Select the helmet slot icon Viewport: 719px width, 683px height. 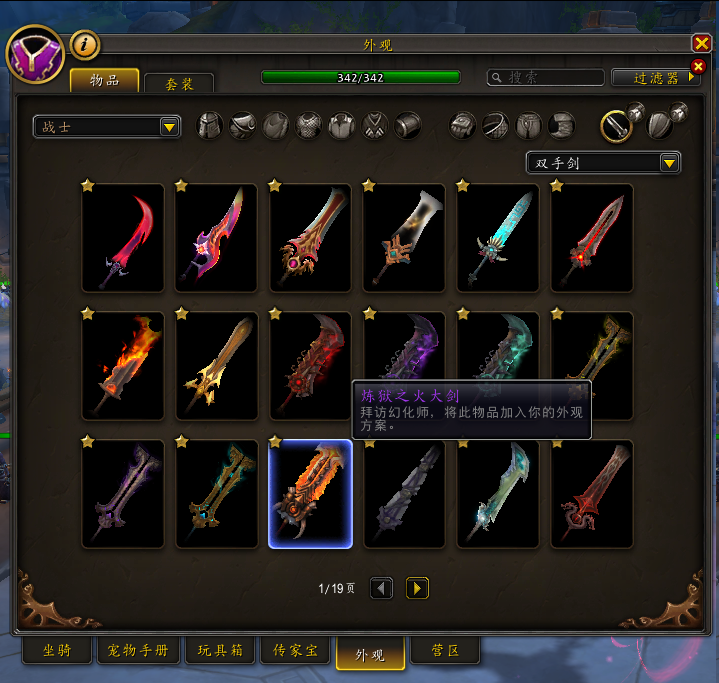click(210, 125)
